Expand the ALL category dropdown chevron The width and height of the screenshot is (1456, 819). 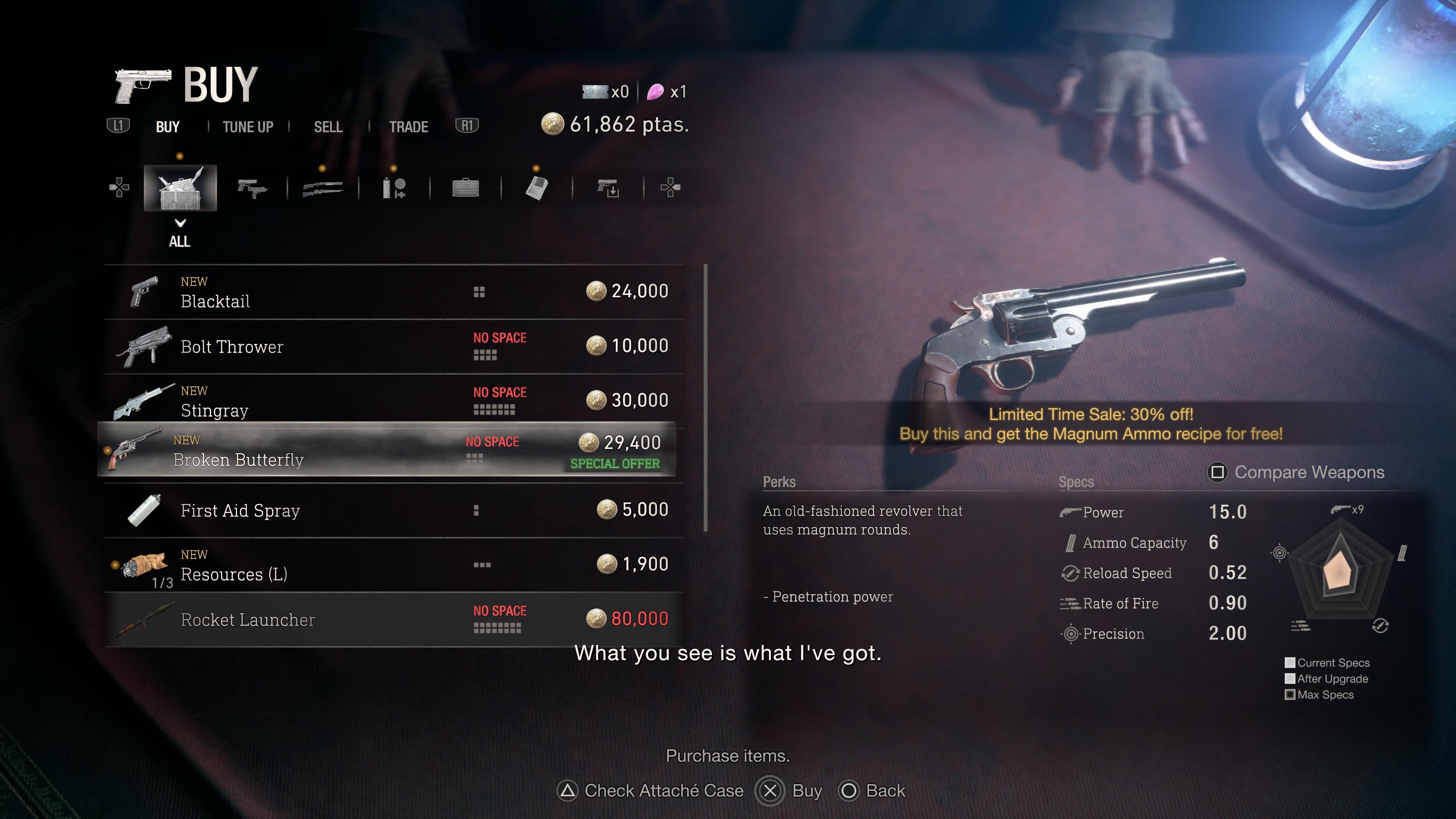pyautogui.click(x=180, y=223)
